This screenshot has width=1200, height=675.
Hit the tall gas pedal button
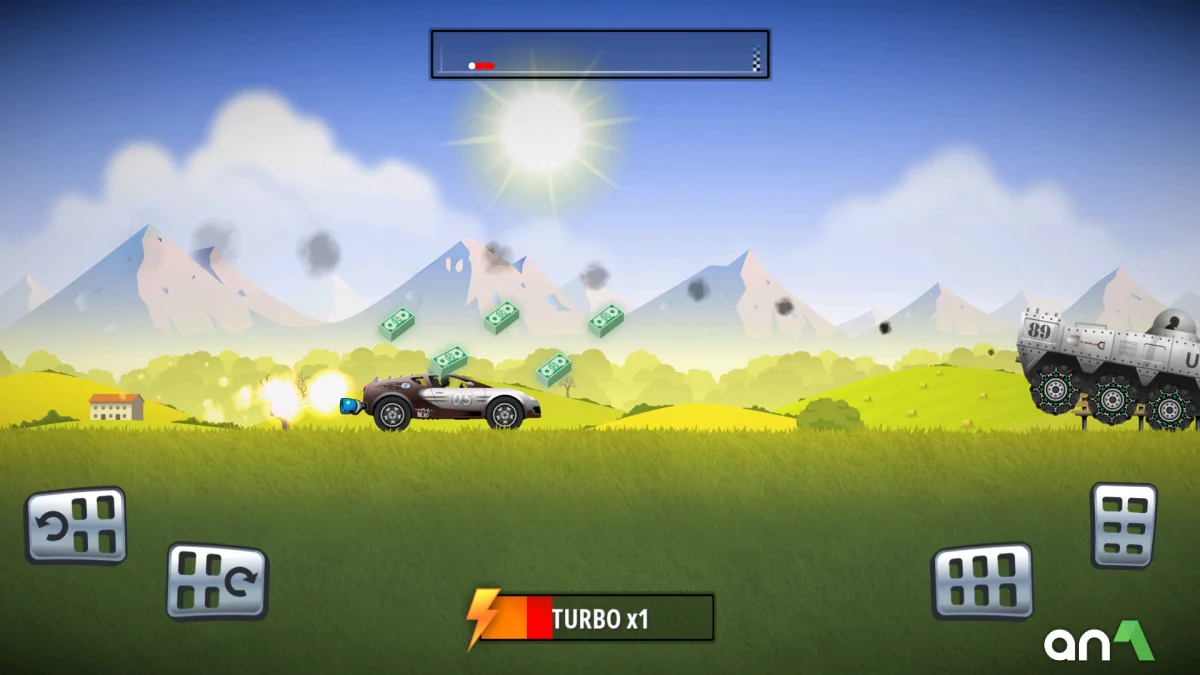[1123, 525]
